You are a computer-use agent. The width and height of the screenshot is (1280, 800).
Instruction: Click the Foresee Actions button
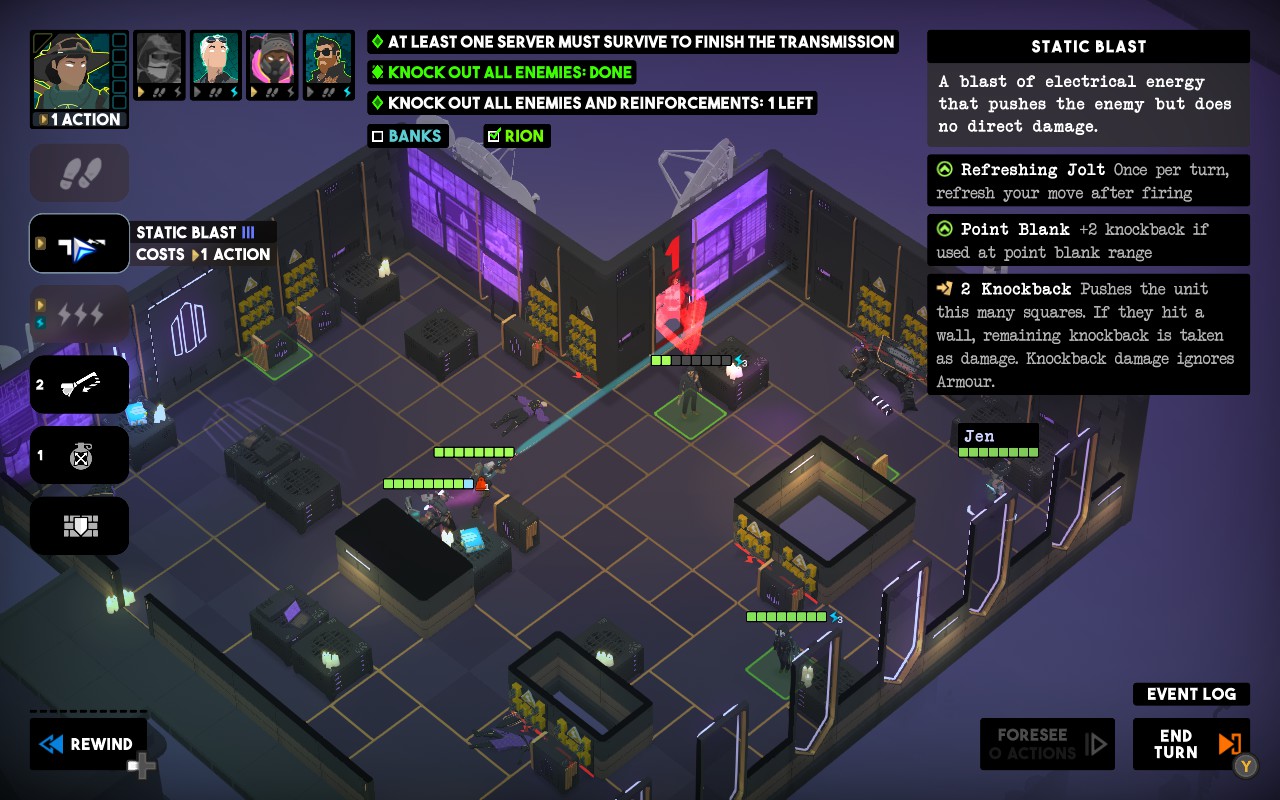click(x=1047, y=744)
